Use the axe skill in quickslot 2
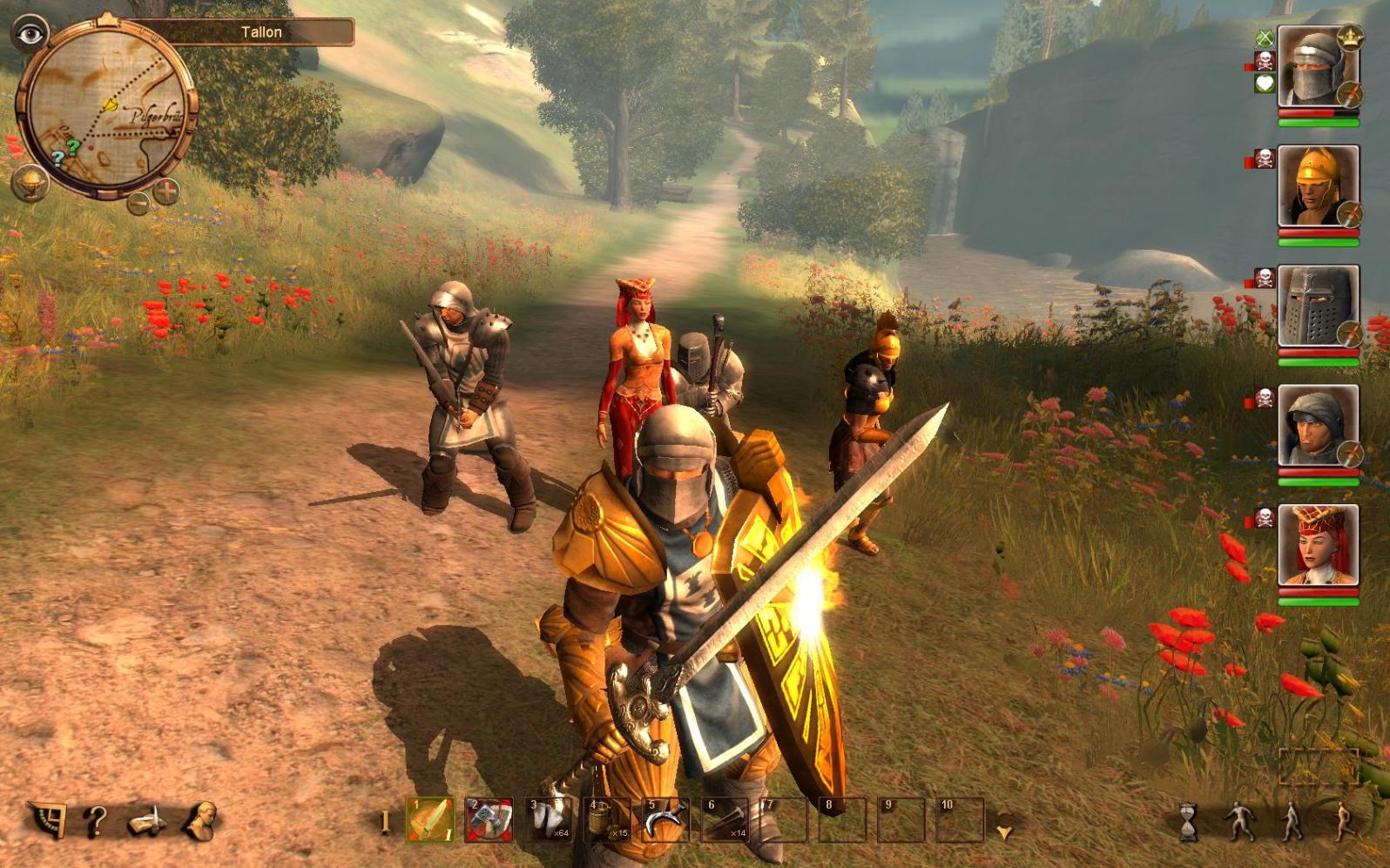This screenshot has height=868, width=1390. pos(489,820)
